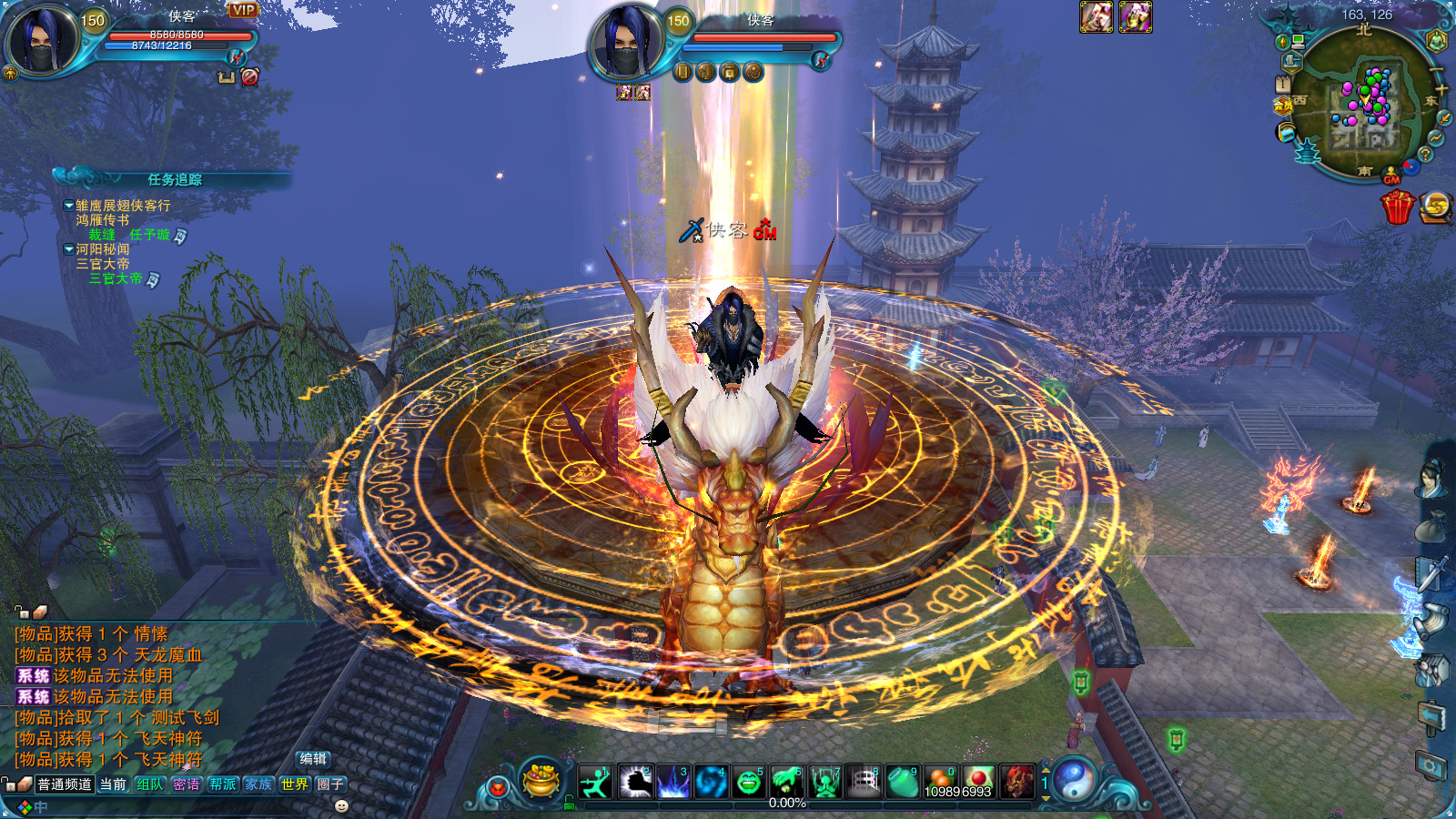
Task: Click the yin-yang orb beside the hotbar
Action: coord(1076,780)
